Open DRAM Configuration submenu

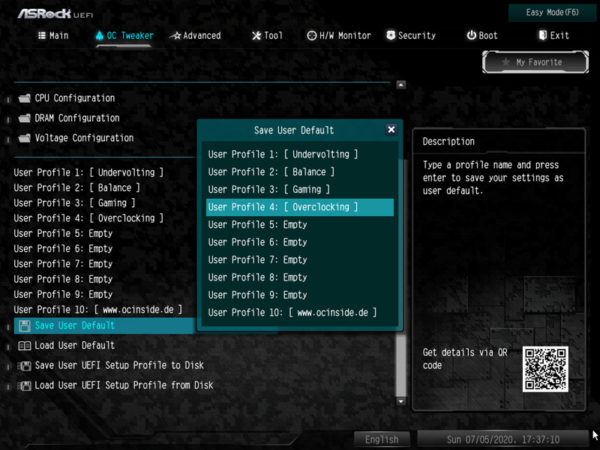(77, 118)
